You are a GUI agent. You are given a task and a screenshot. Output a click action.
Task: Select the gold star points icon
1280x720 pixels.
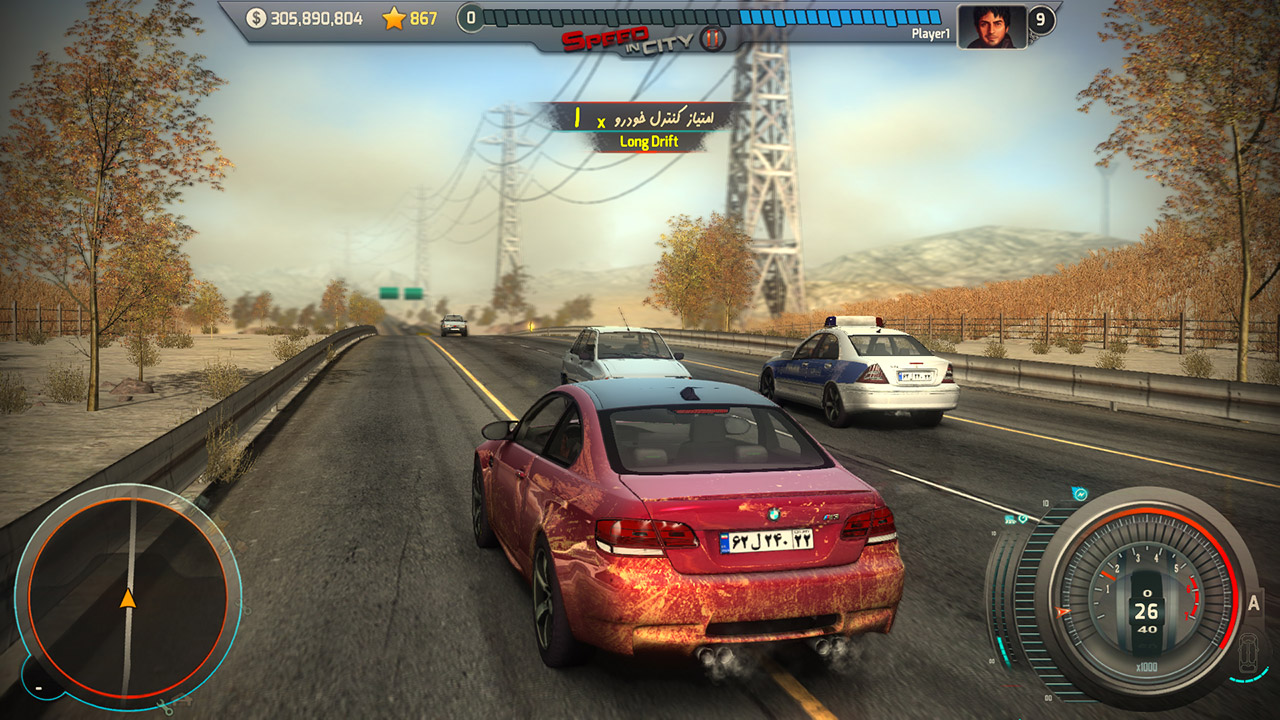pos(393,18)
